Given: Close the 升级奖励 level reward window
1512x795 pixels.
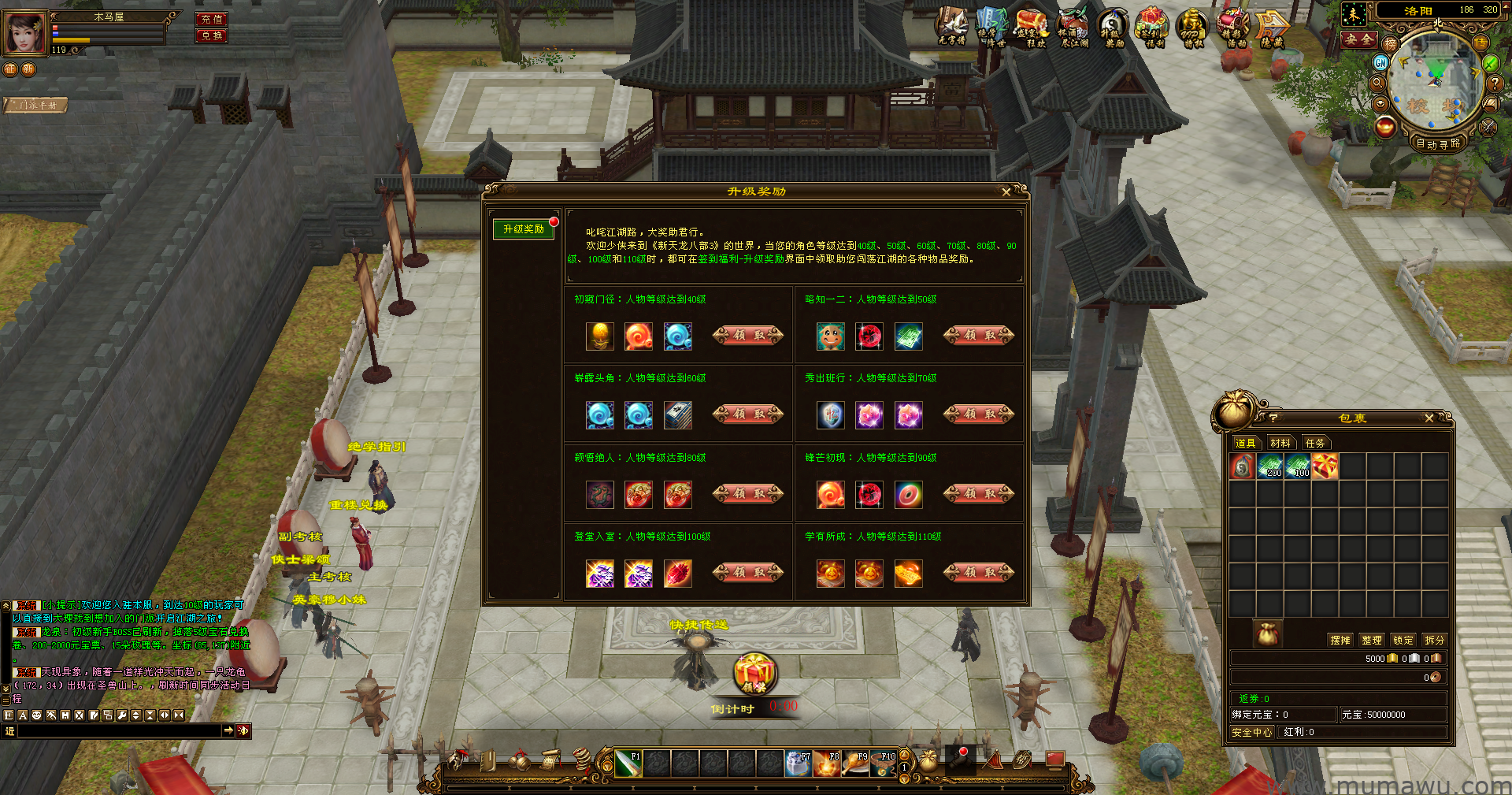Looking at the screenshot, I should click(x=1006, y=192).
